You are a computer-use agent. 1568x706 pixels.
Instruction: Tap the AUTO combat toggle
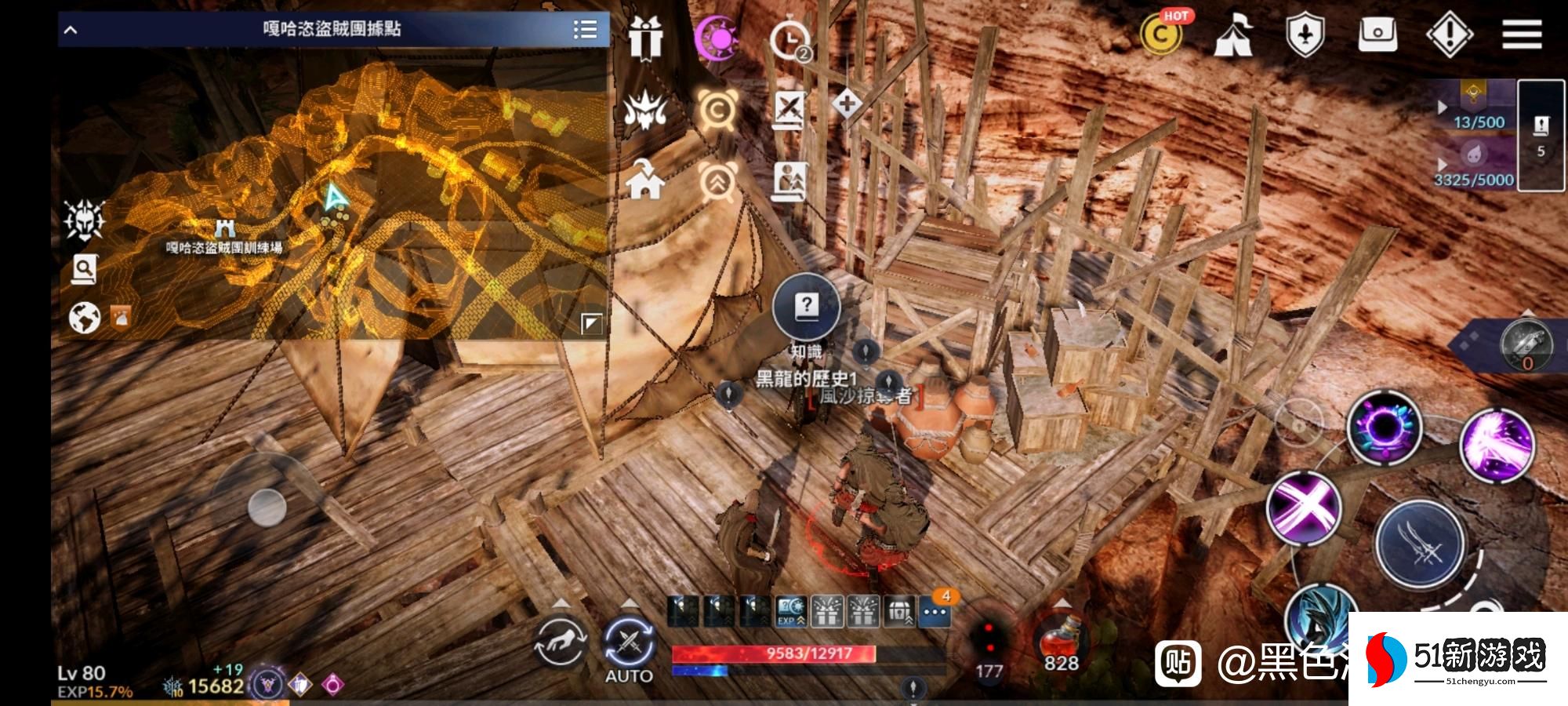[x=629, y=645]
